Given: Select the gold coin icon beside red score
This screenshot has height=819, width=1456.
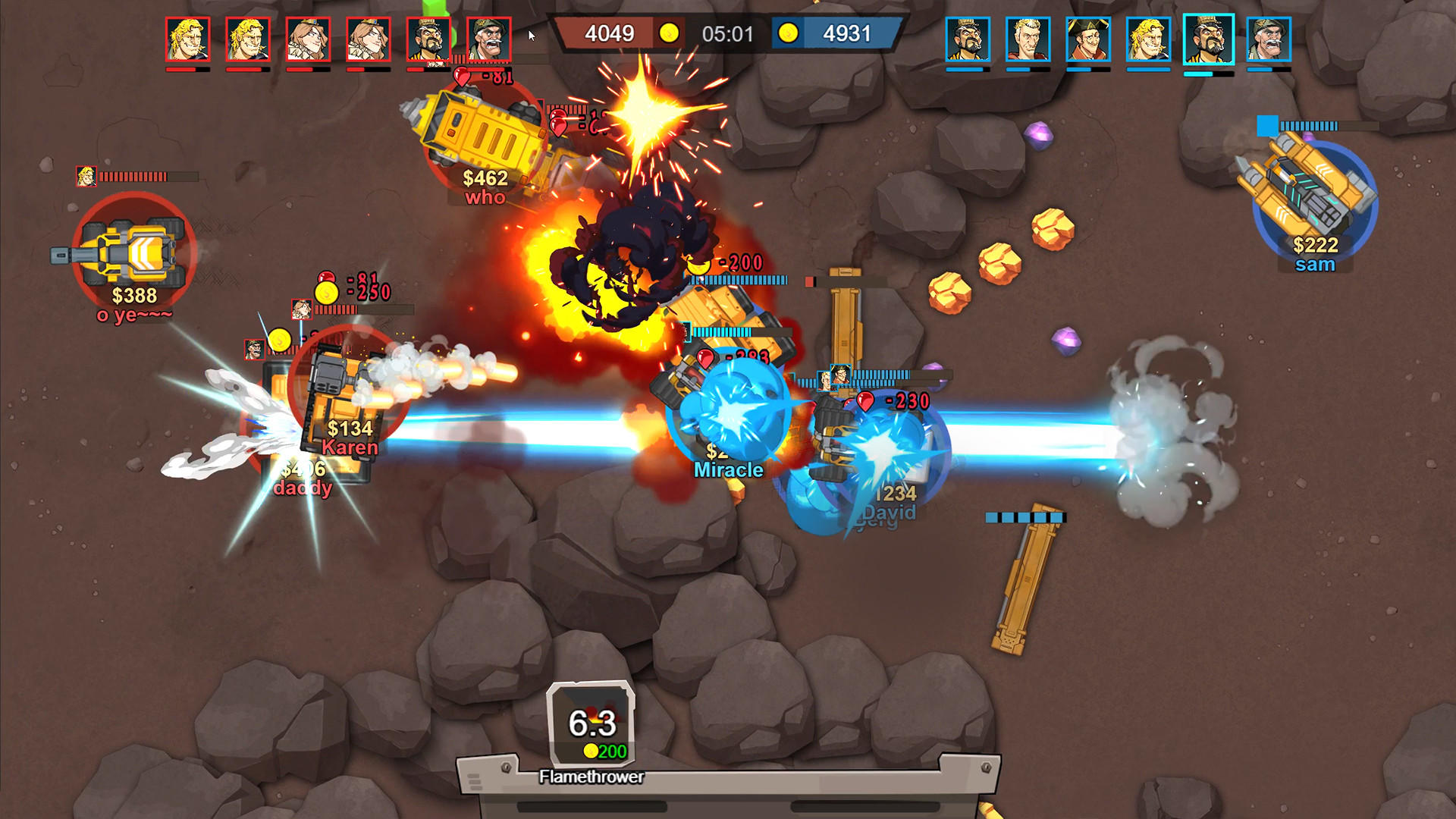Looking at the screenshot, I should tap(670, 33).
